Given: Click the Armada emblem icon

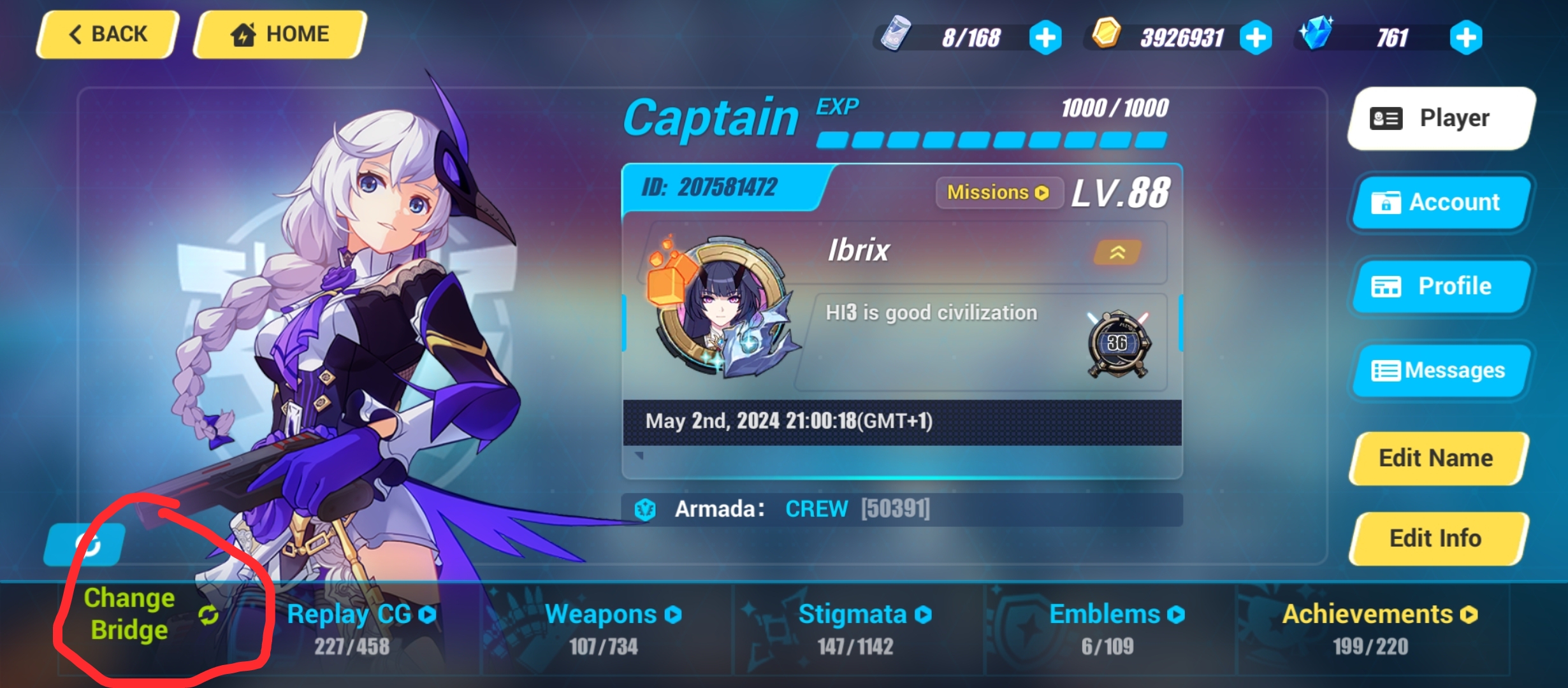Looking at the screenshot, I should [x=646, y=508].
